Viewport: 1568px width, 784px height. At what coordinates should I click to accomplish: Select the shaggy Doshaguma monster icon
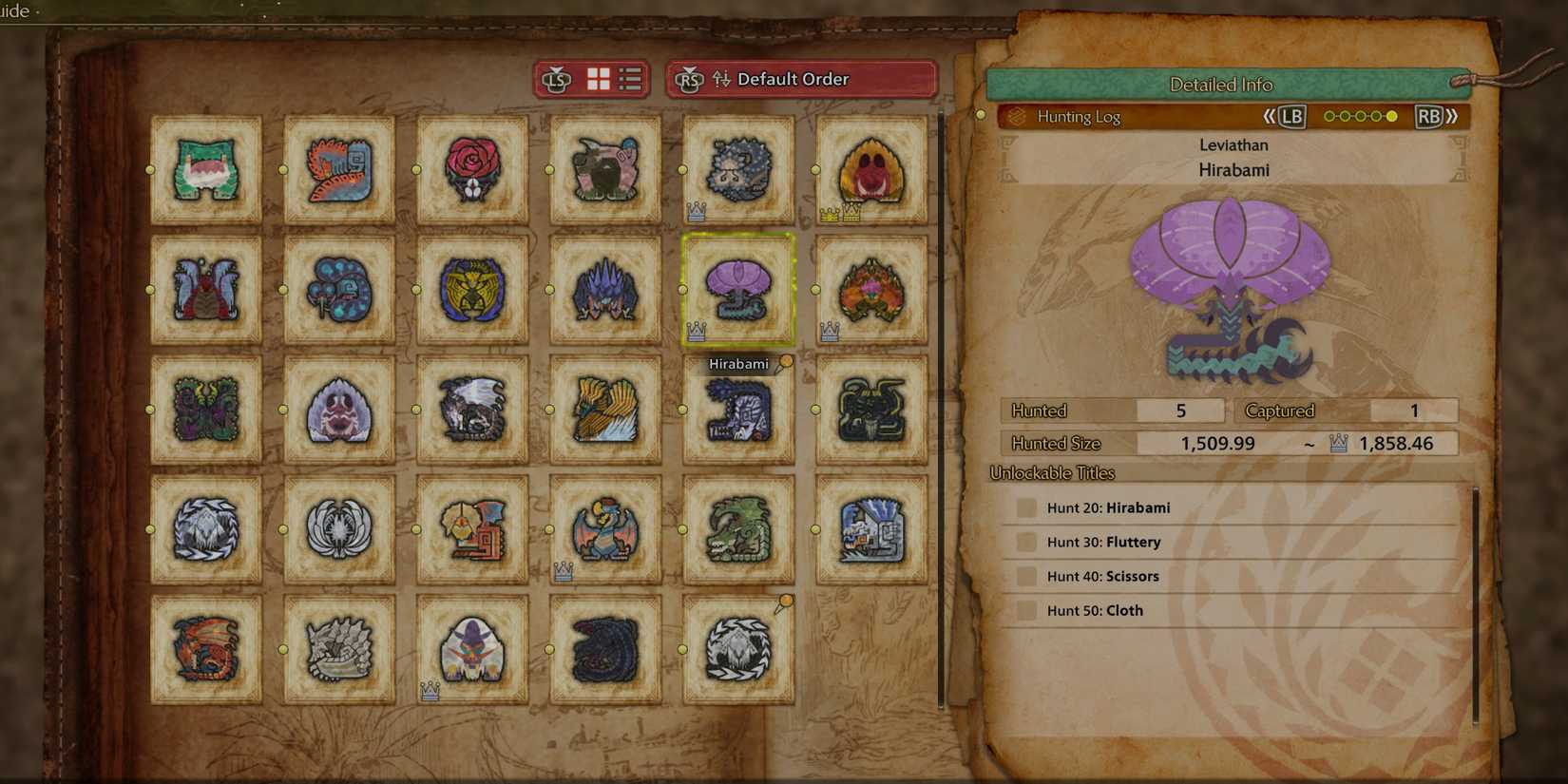click(737, 171)
